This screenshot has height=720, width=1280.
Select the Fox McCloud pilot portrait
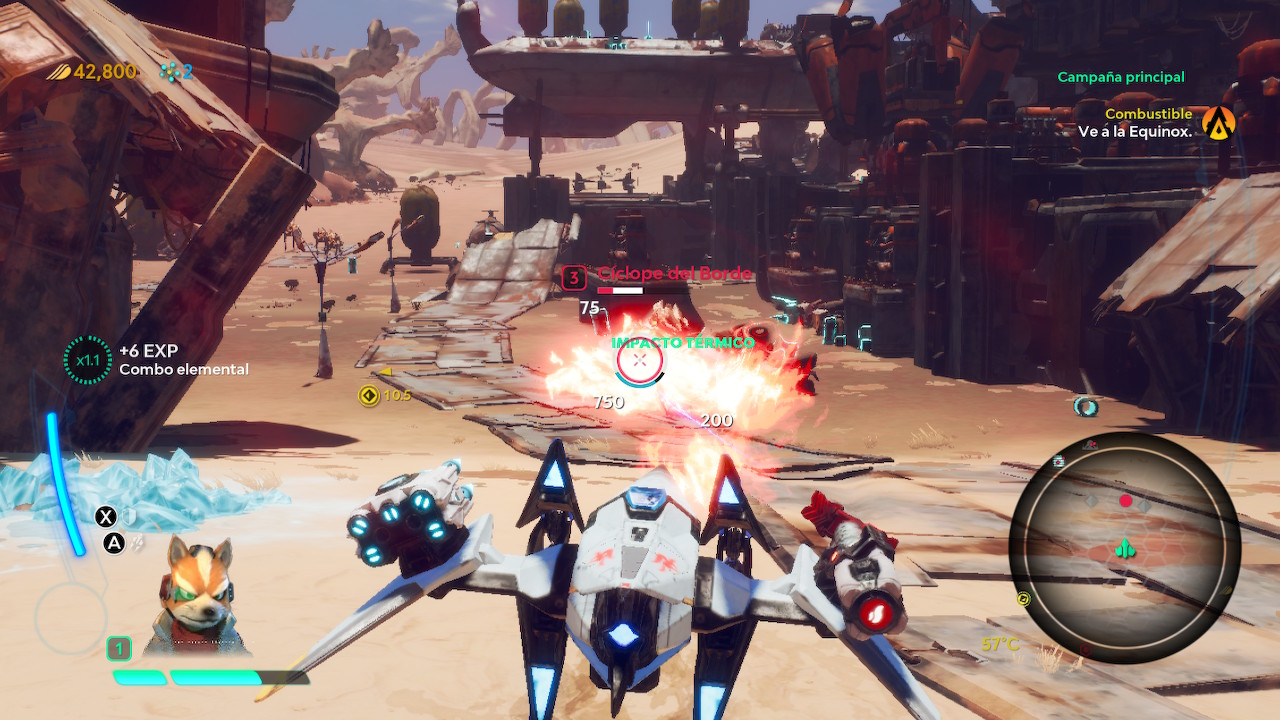tap(198, 594)
